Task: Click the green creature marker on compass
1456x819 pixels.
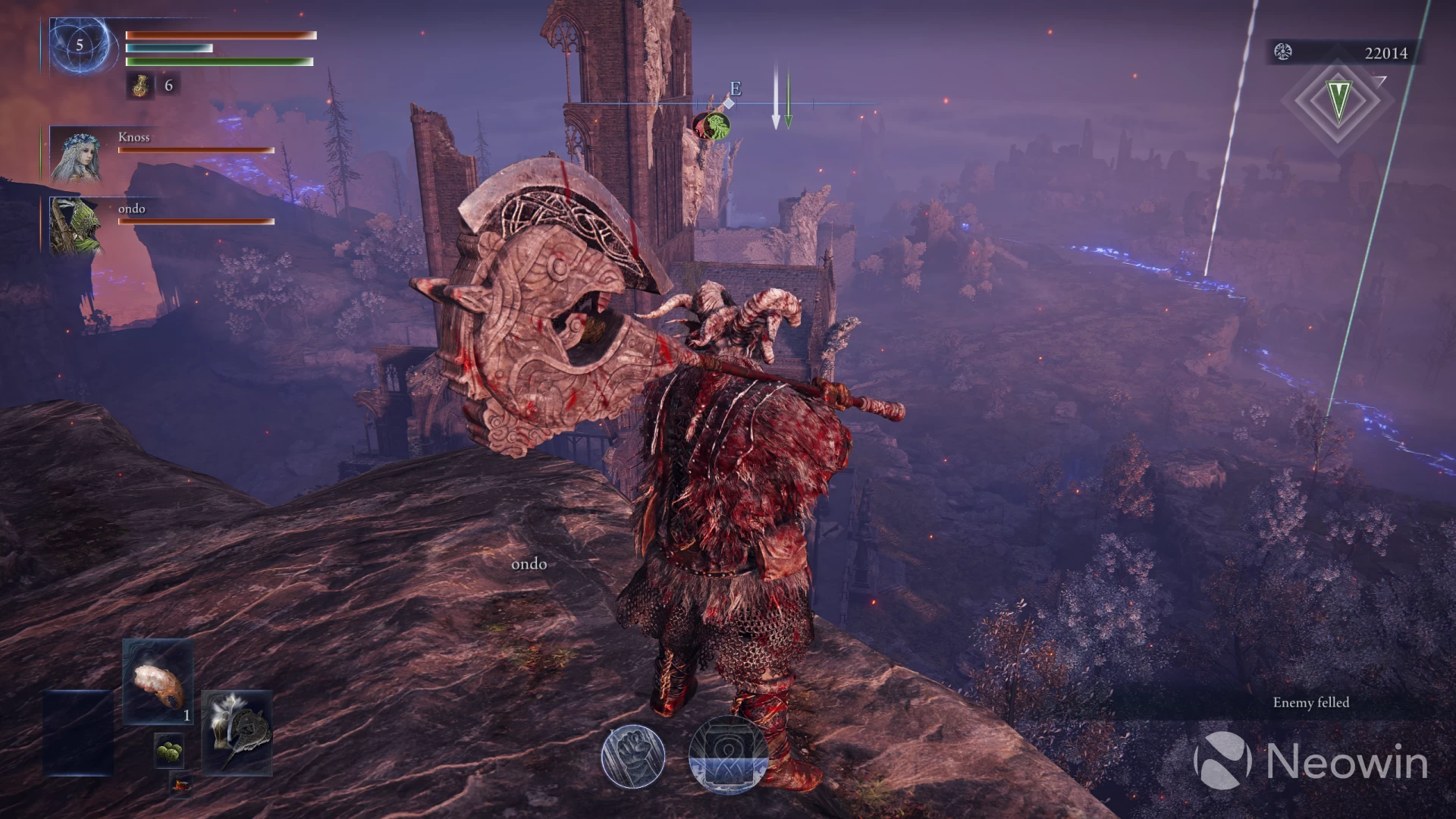Action: point(713,125)
